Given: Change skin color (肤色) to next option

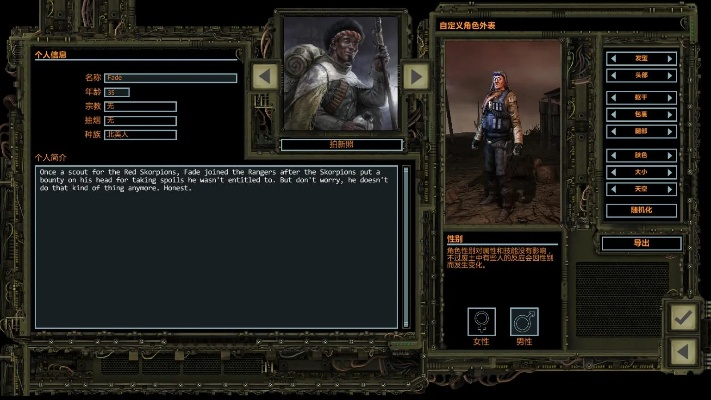Looking at the screenshot, I should tap(671, 155).
